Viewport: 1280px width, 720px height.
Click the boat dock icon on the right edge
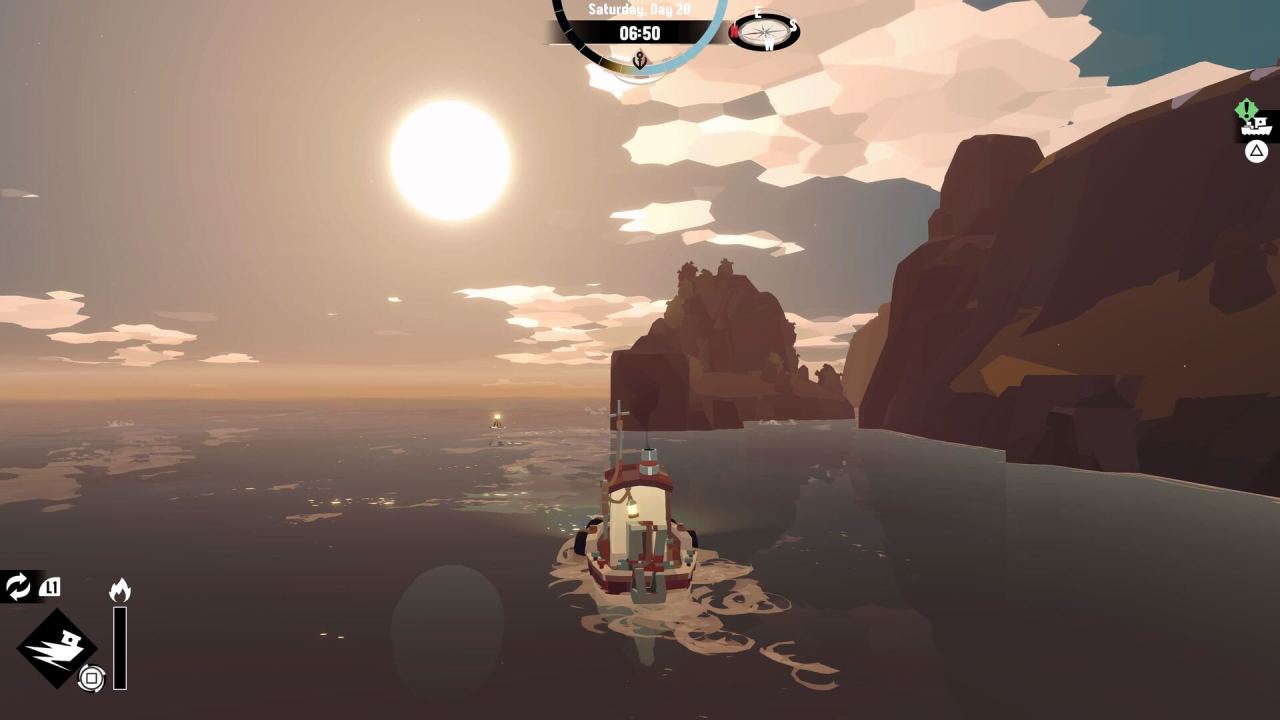click(1256, 128)
